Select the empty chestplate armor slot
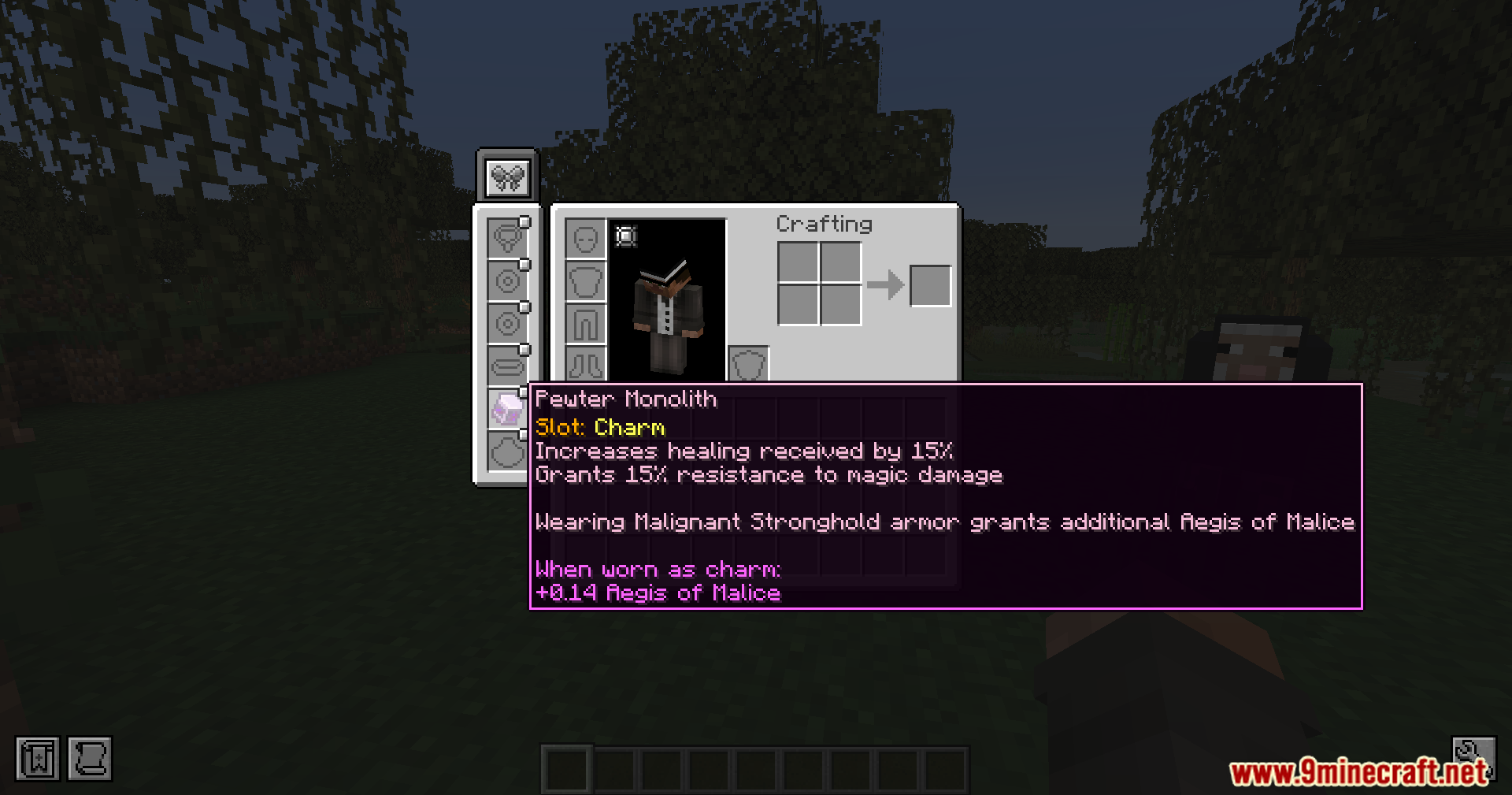The height and width of the screenshot is (795, 1512). coord(585,281)
